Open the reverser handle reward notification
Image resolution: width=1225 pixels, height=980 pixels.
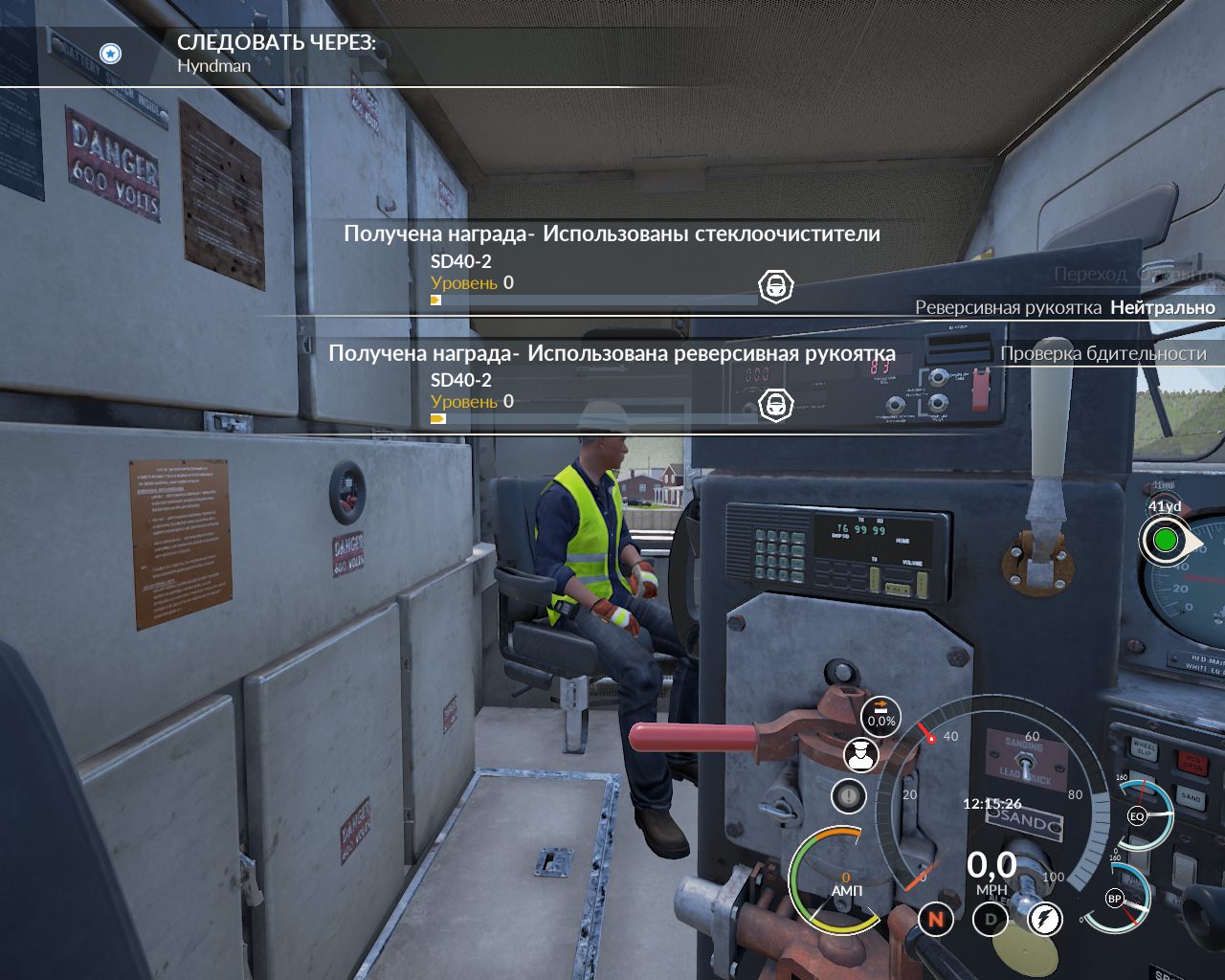click(612, 353)
